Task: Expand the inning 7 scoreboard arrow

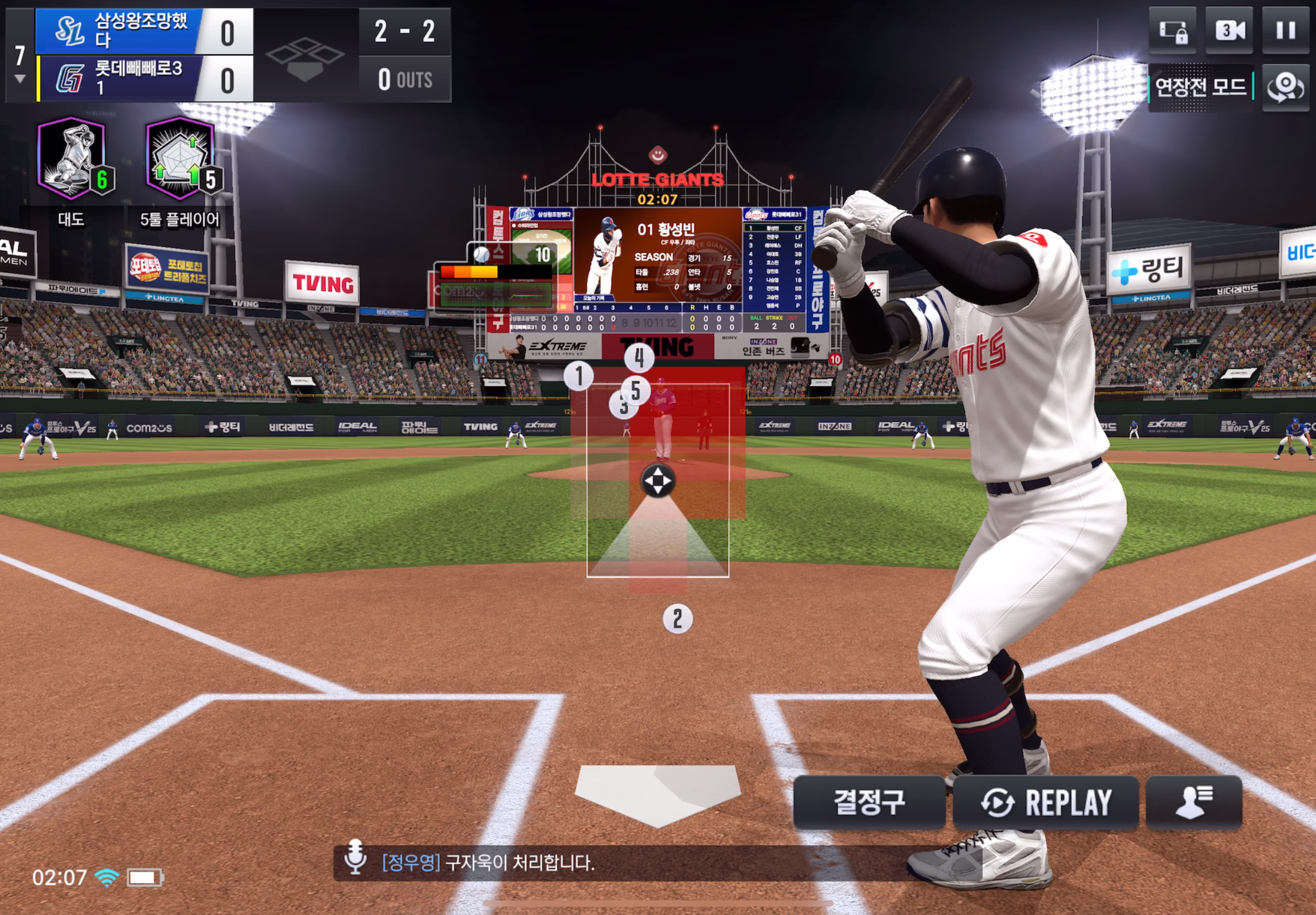Action: tap(20, 79)
